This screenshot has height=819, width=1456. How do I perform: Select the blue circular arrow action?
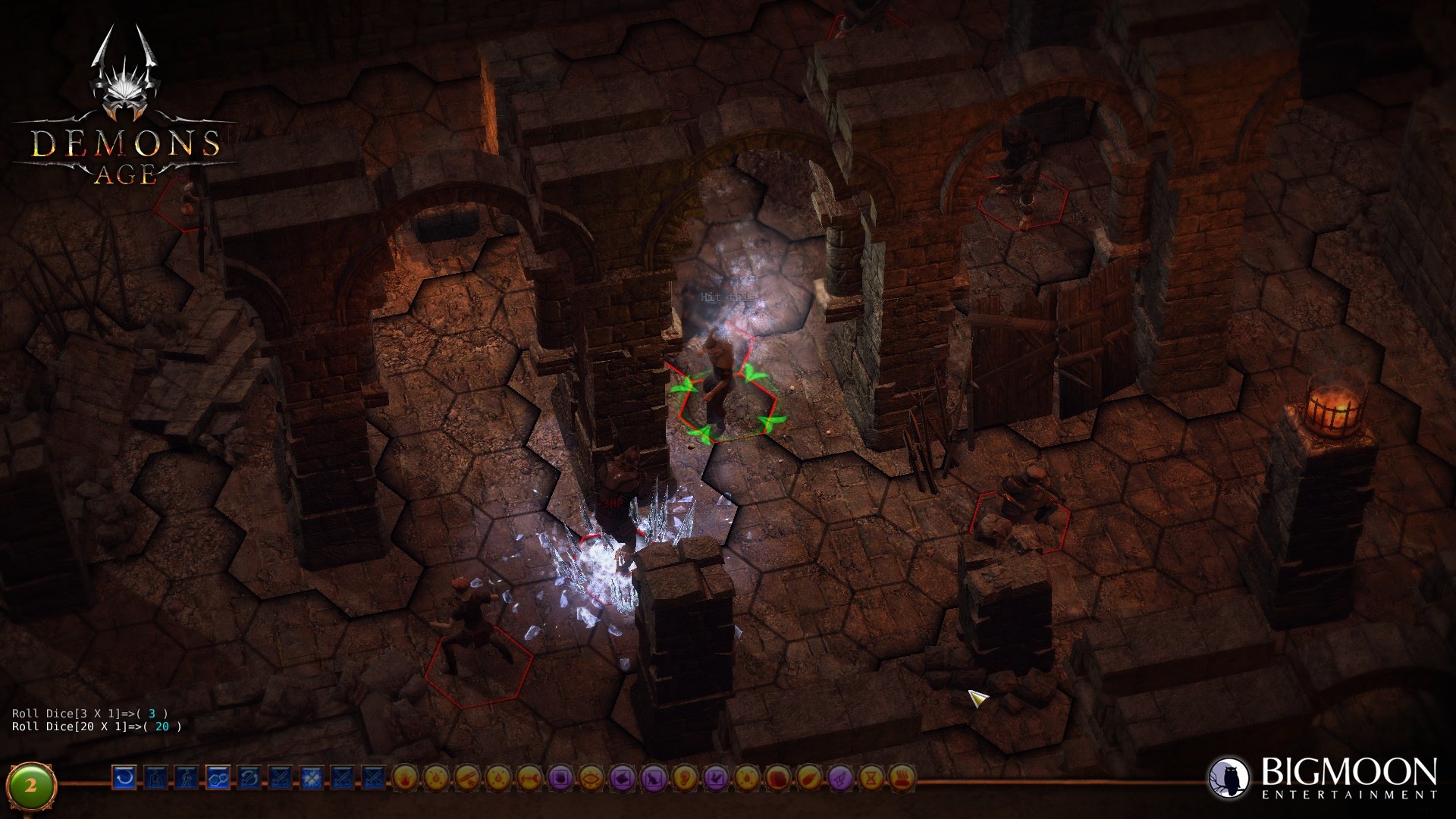(125, 777)
